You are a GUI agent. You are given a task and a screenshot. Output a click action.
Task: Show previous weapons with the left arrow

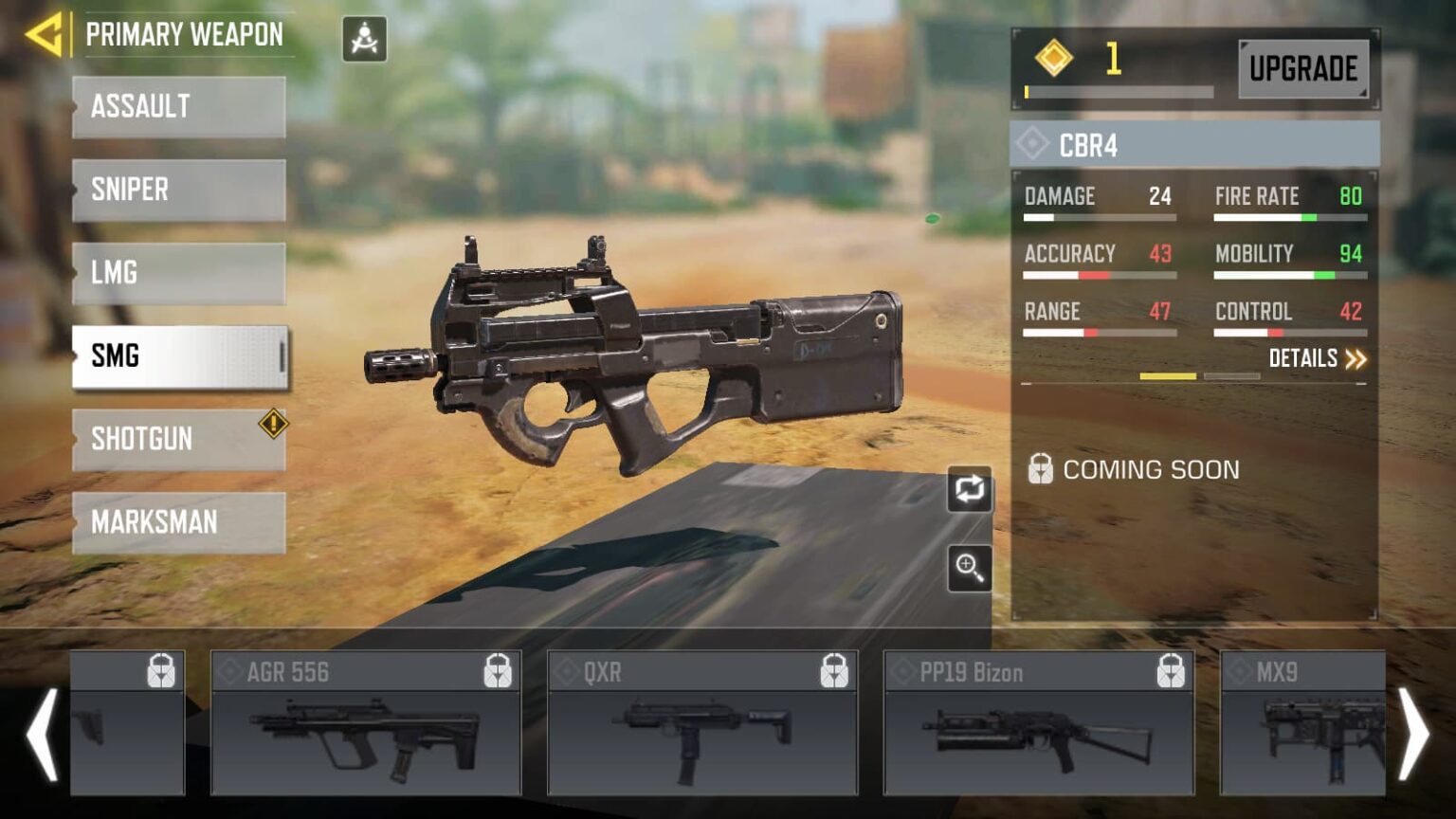pos(43,734)
